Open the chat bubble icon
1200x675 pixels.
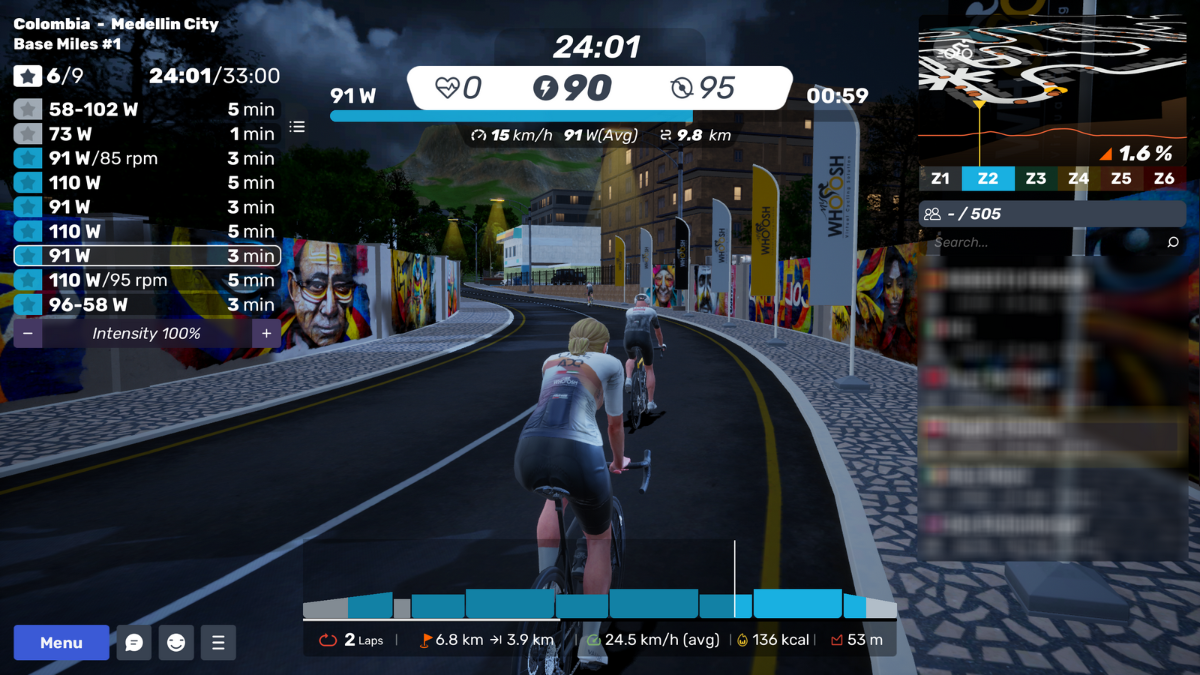(x=134, y=643)
